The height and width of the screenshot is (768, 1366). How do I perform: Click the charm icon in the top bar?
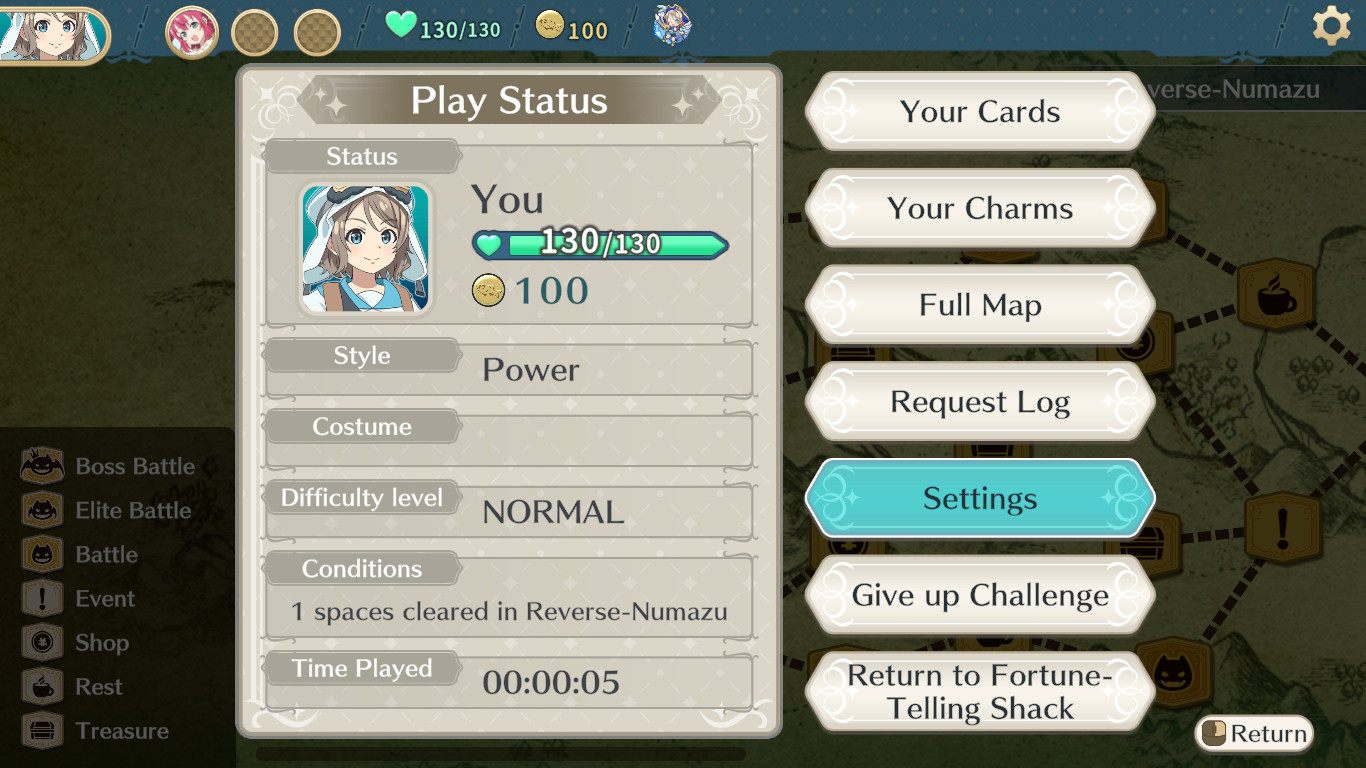(672, 25)
